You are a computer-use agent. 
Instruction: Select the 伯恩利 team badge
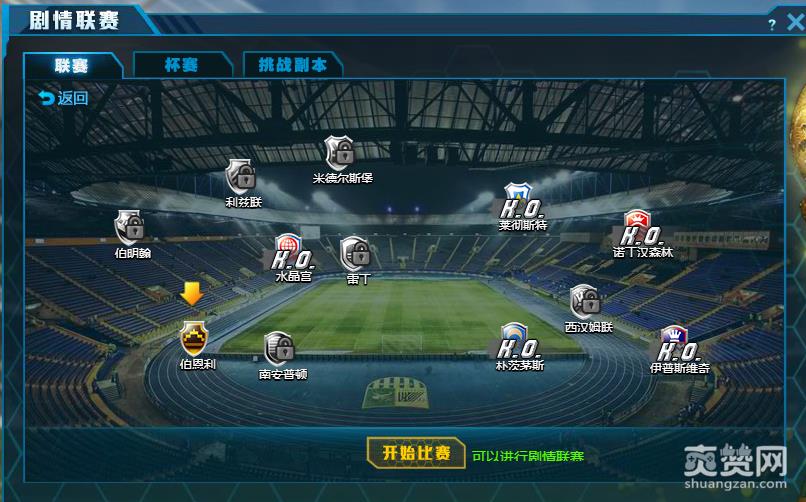194,338
